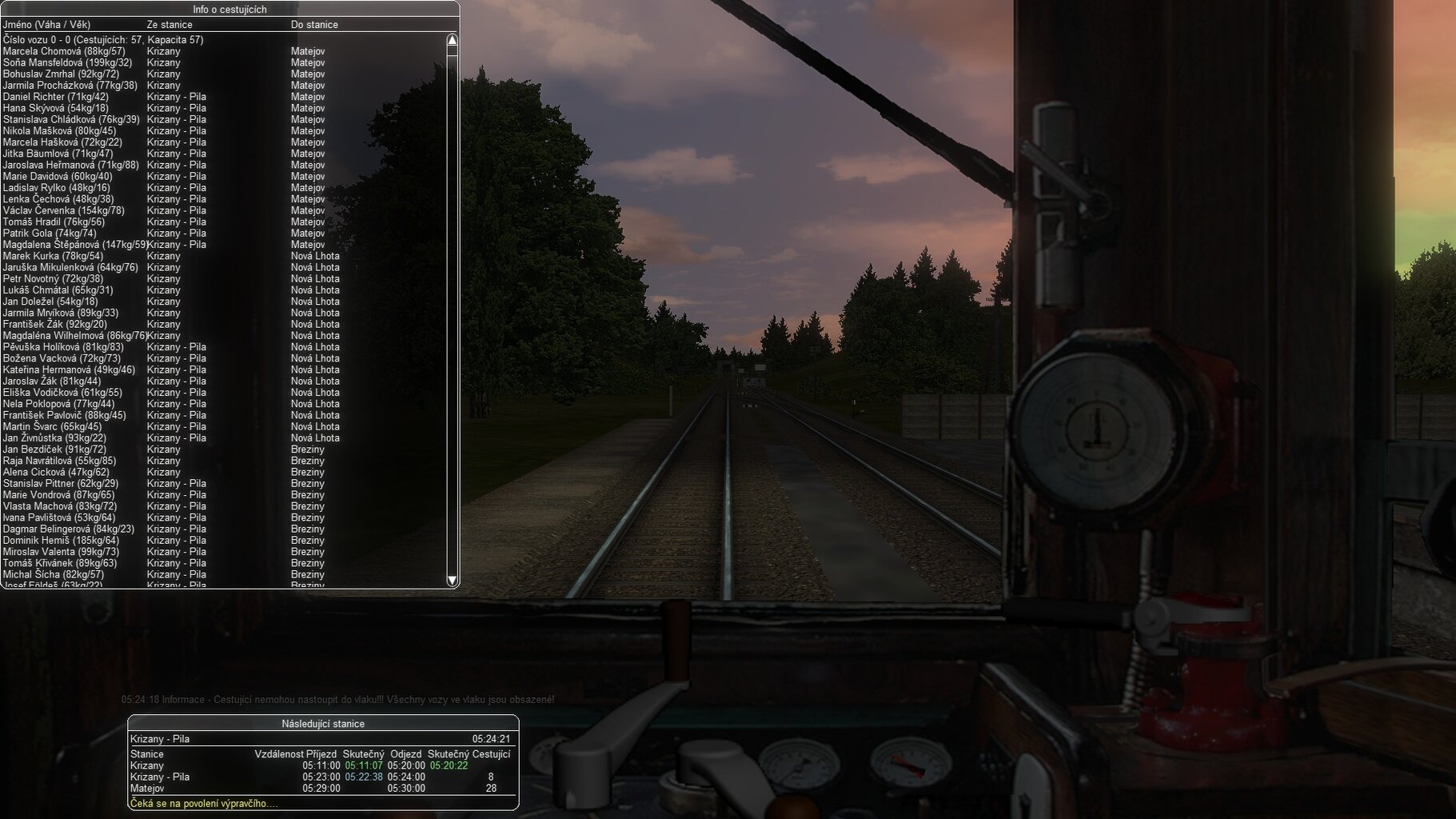Select passenger row Jan Bezdíček
1456x819 pixels.
click(x=54, y=449)
